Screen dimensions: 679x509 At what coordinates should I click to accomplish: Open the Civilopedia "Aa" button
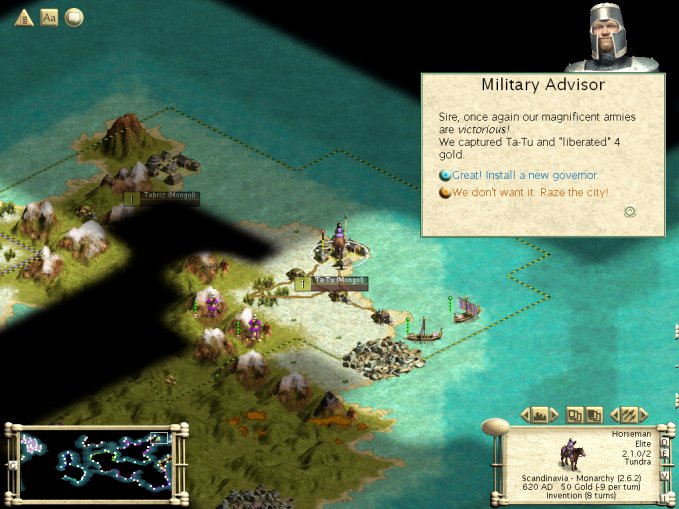click(49, 17)
